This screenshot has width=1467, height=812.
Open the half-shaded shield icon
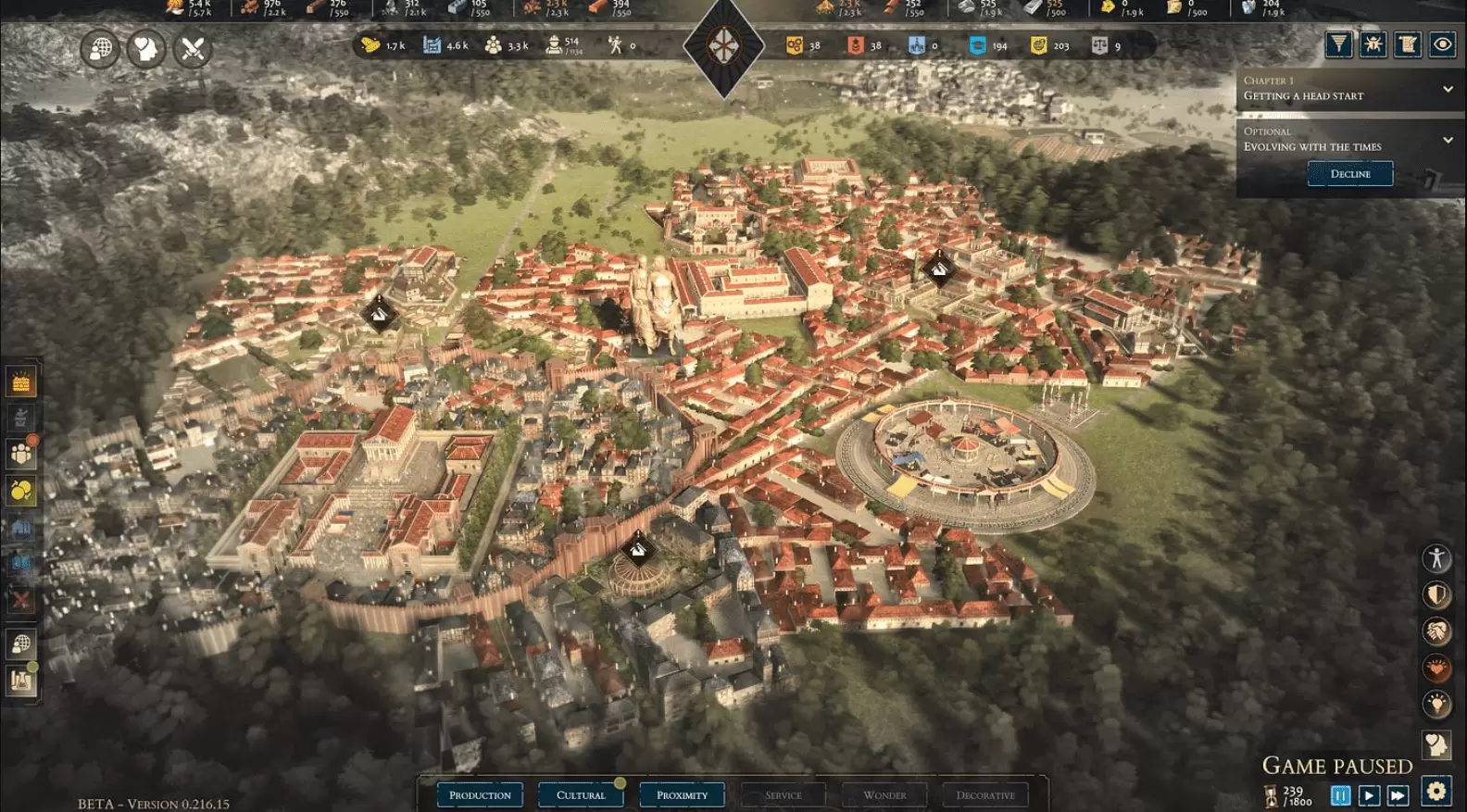[1436, 594]
